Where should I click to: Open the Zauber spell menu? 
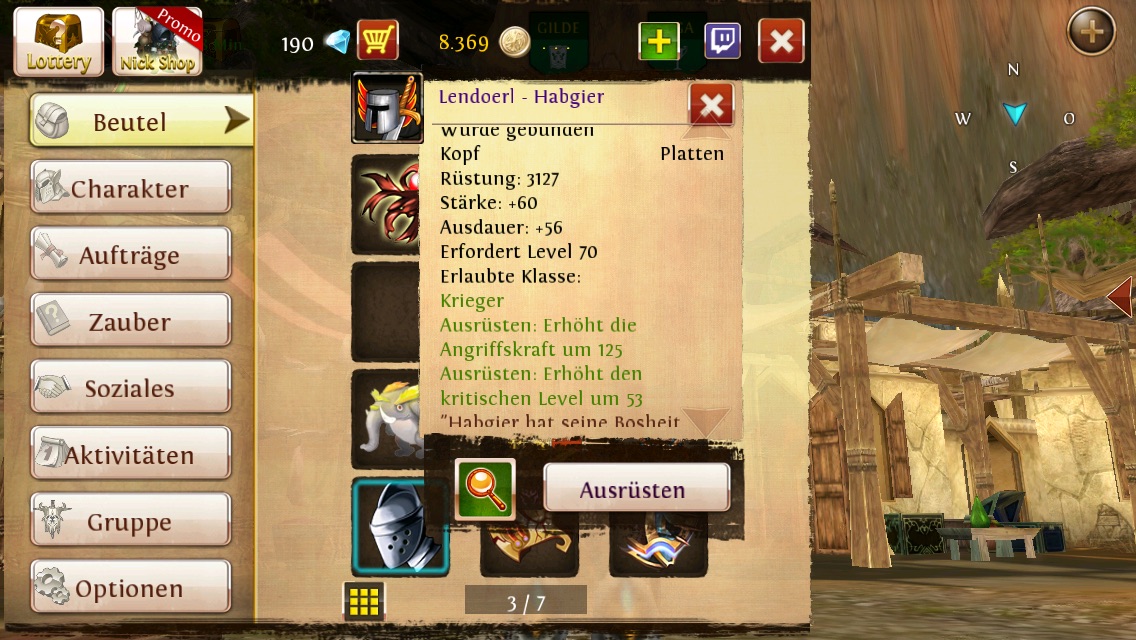point(131,322)
